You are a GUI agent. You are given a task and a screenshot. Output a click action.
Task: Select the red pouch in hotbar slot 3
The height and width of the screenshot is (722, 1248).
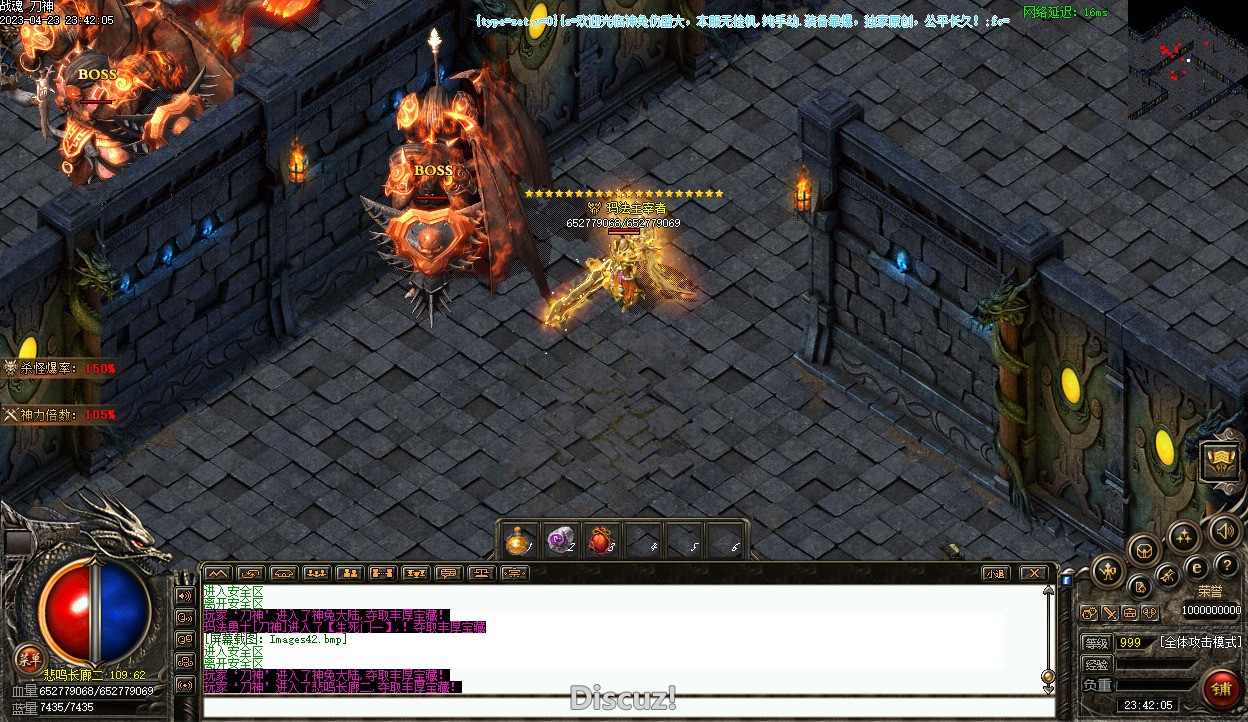click(600, 541)
